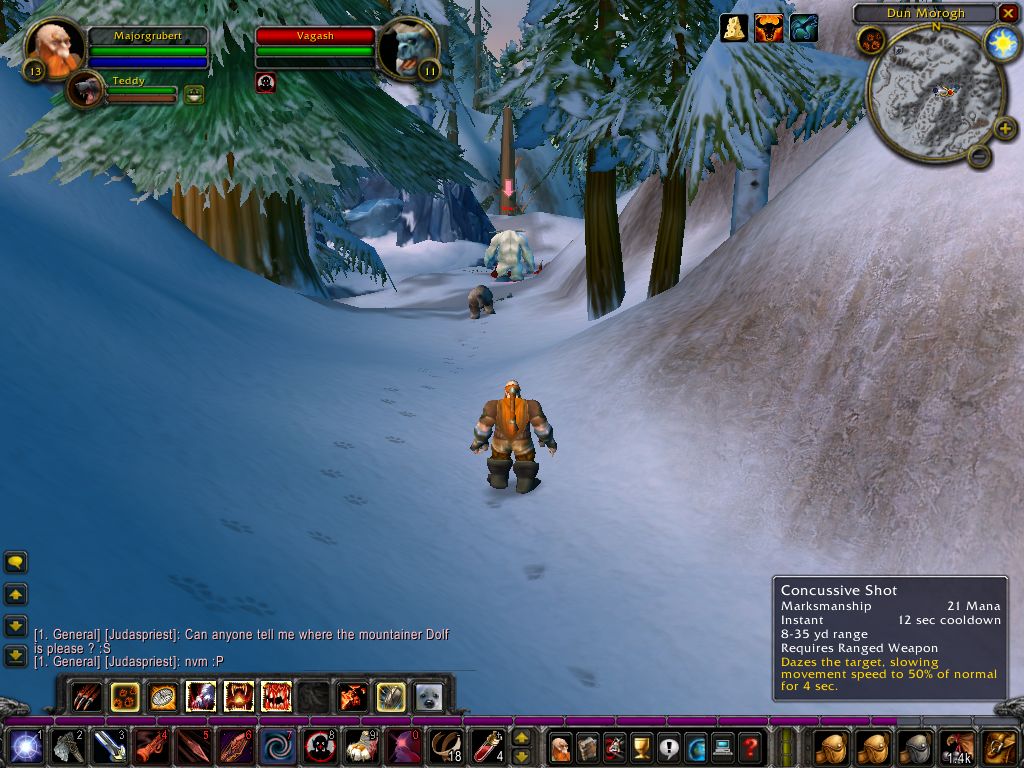Zoom in the minimap with the plus button
The image size is (1024, 768).
[x=1005, y=128]
